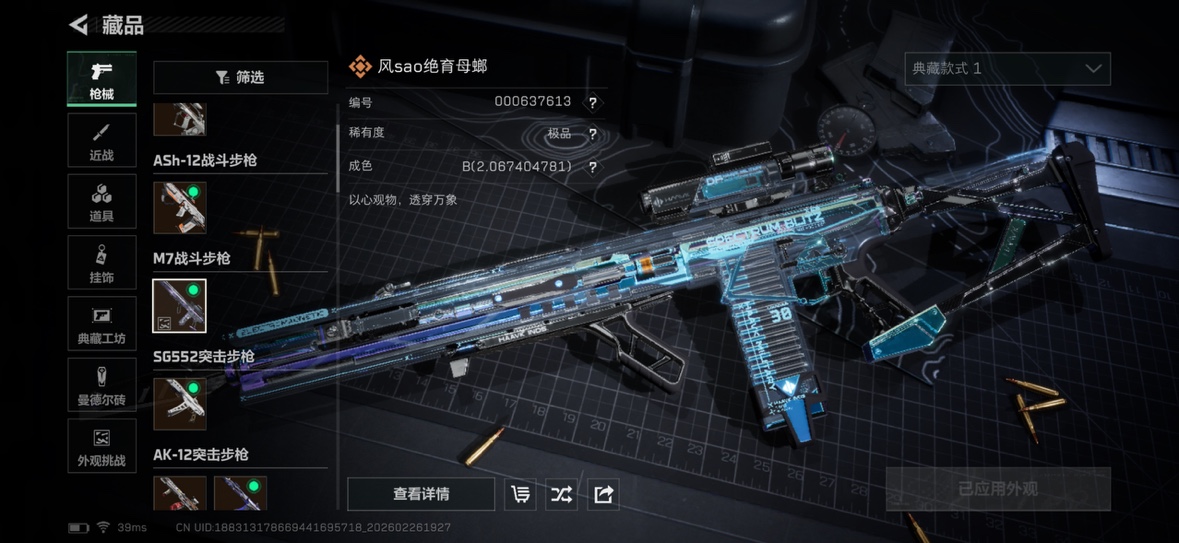1179x543 pixels.
Task: Open the 近战 melee category
Action: click(102, 140)
